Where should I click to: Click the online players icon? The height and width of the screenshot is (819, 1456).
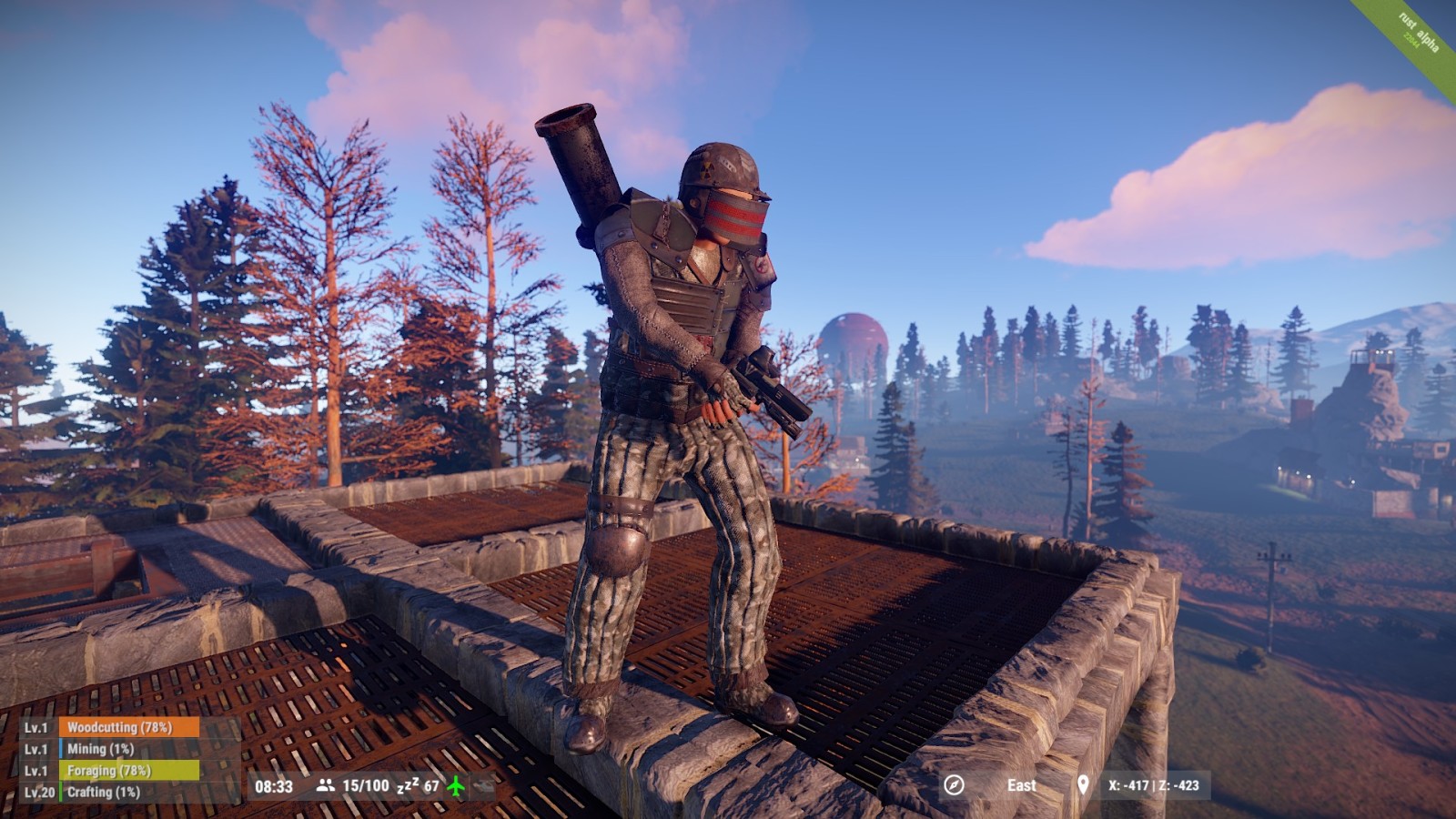[x=325, y=785]
